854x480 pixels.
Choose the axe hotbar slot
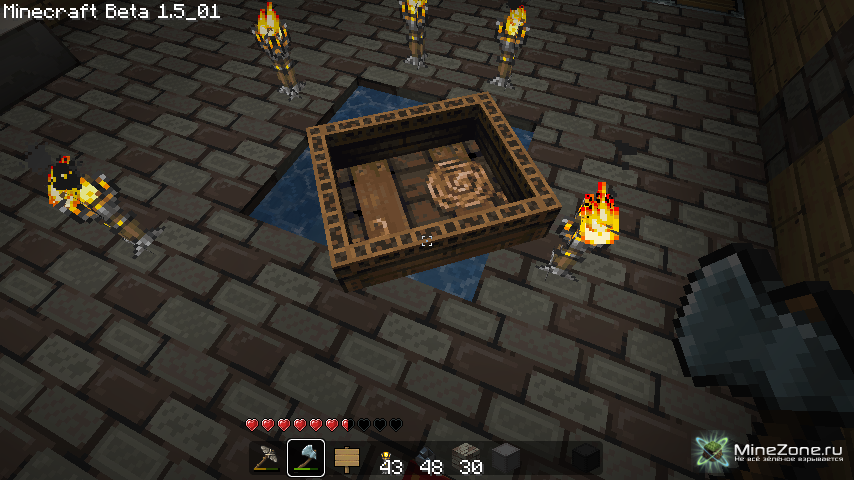[x=306, y=458]
